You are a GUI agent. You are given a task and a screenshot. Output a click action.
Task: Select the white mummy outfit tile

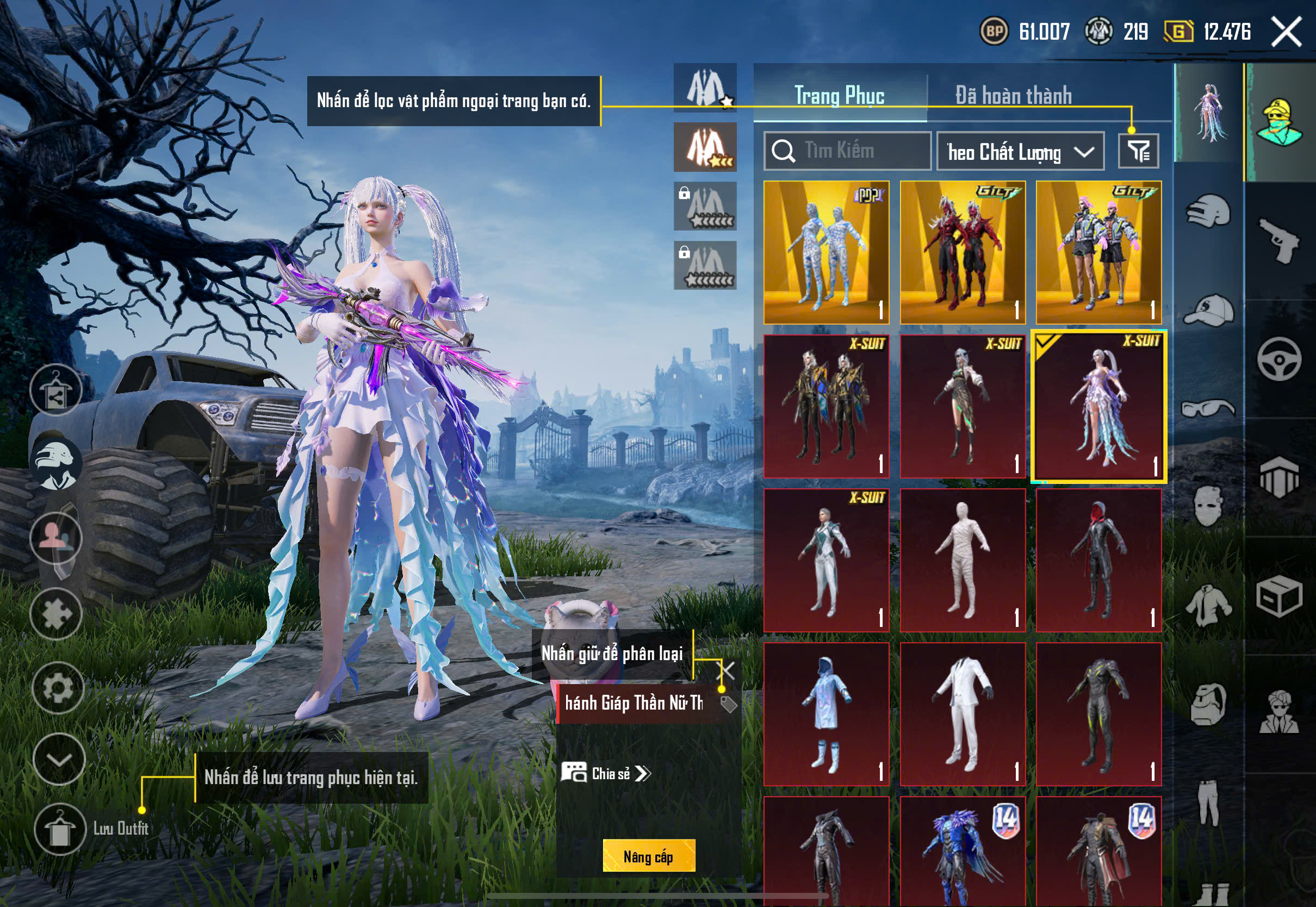[963, 560]
